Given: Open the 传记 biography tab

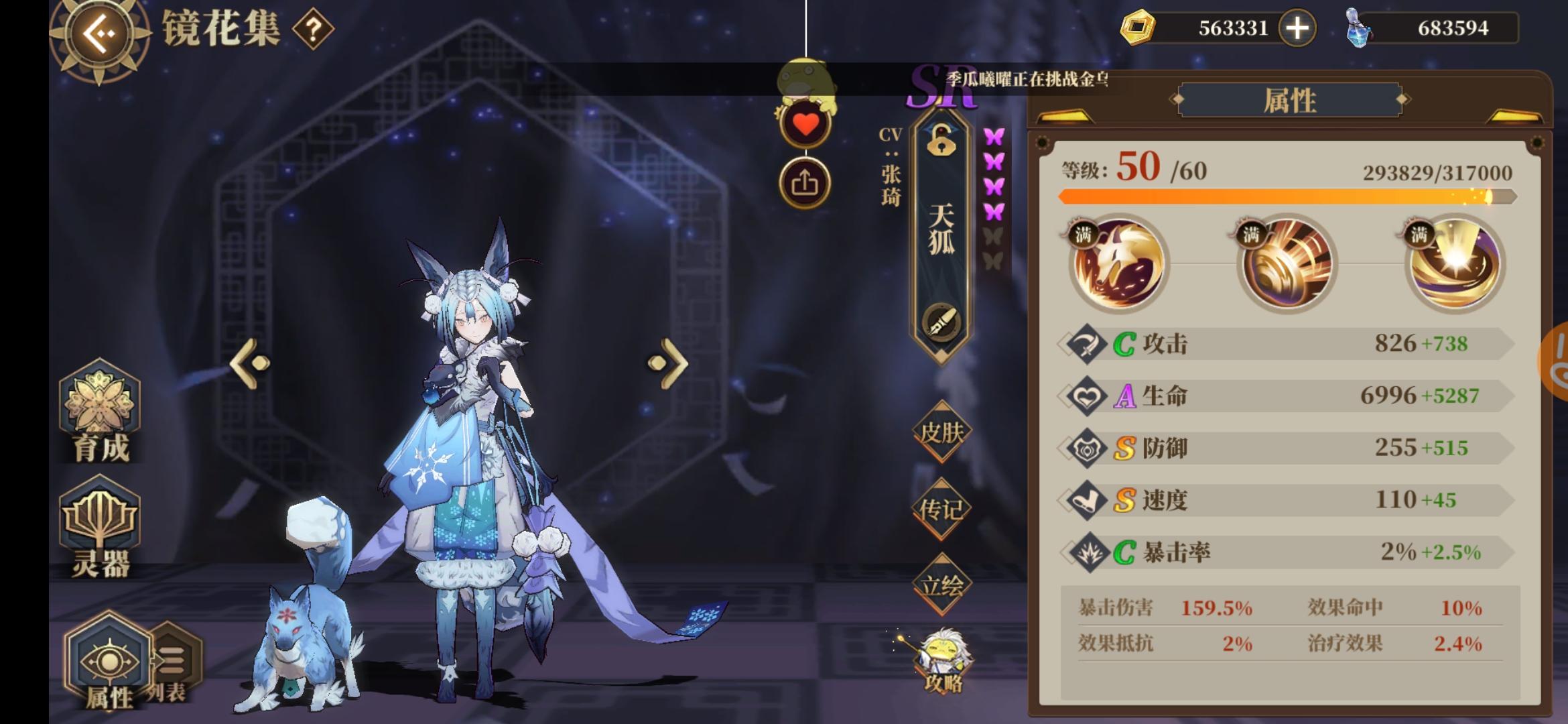Looking at the screenshot, I should [x=943, y=509].
